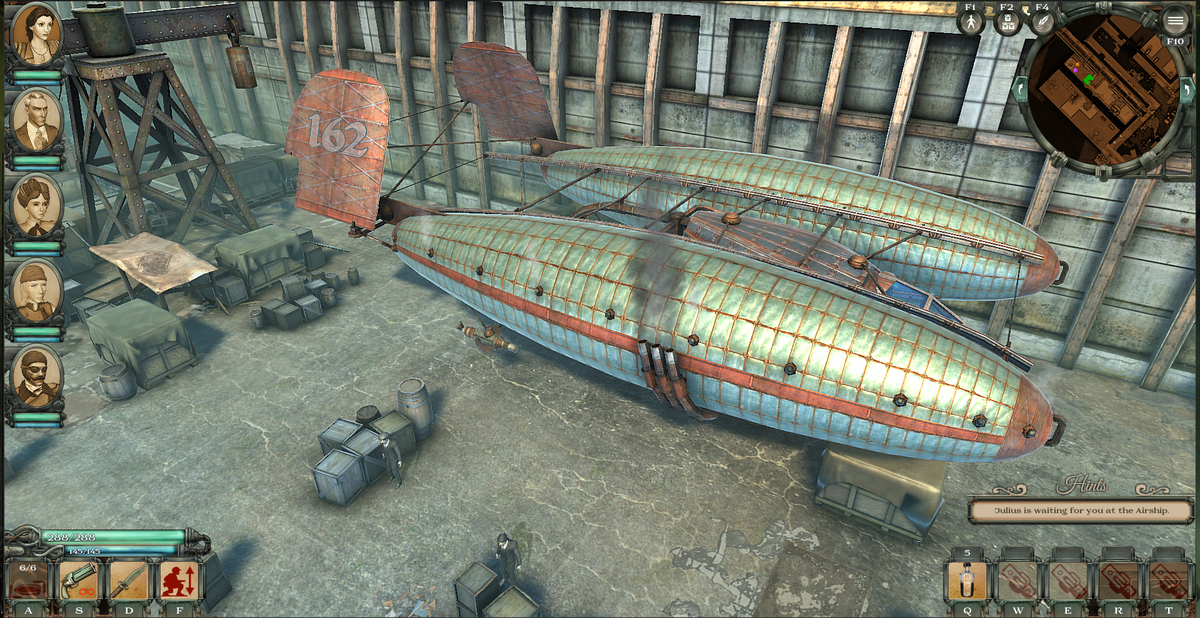1200x618 pixels.
Task: Click the reload ammo slot showing 6/6
Action: 27,580
